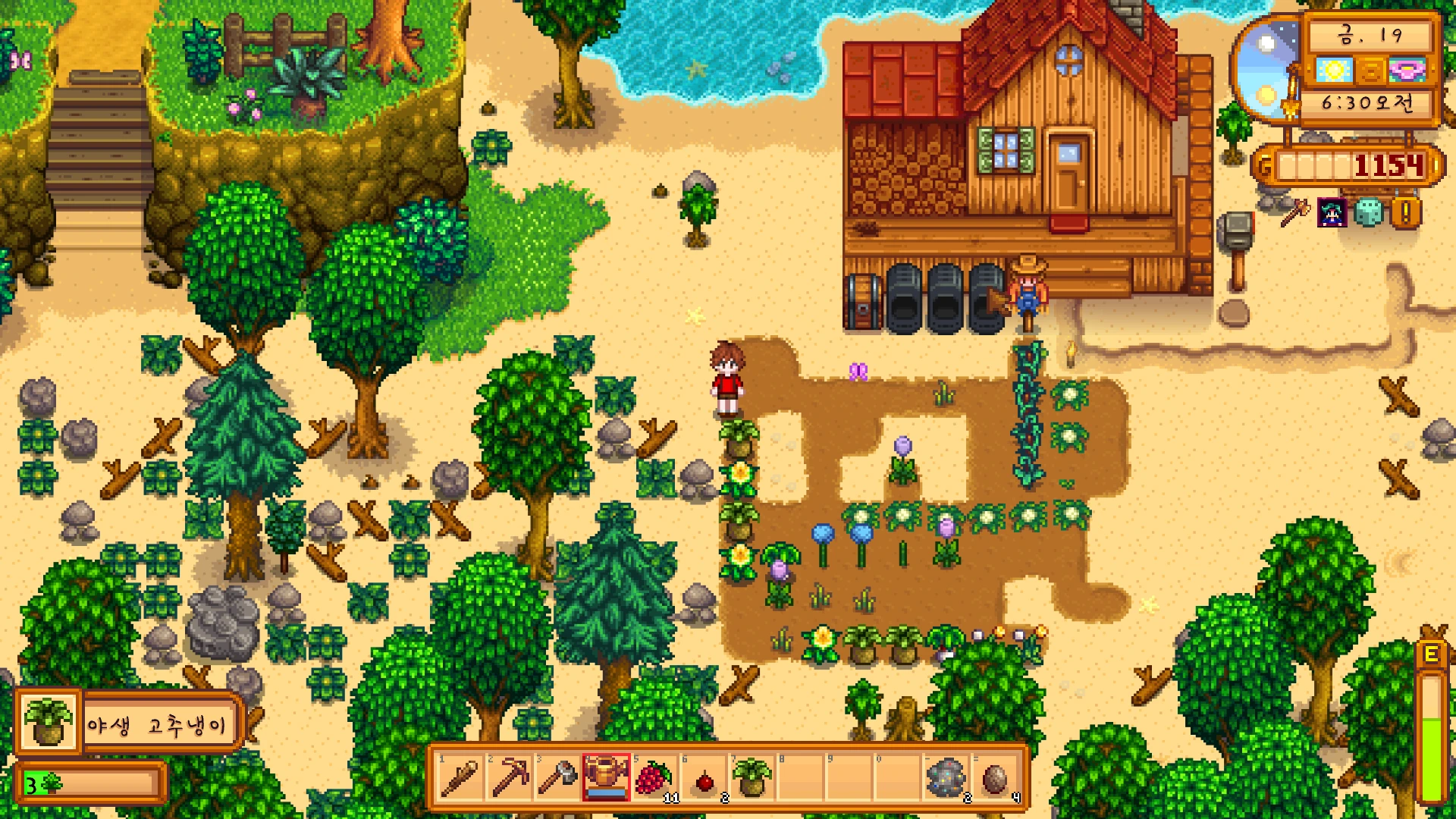Click the green-haired character portrait icon
Image resolution: width=1456 pixels, height=819 pixels.
[x=1332, y=213]
